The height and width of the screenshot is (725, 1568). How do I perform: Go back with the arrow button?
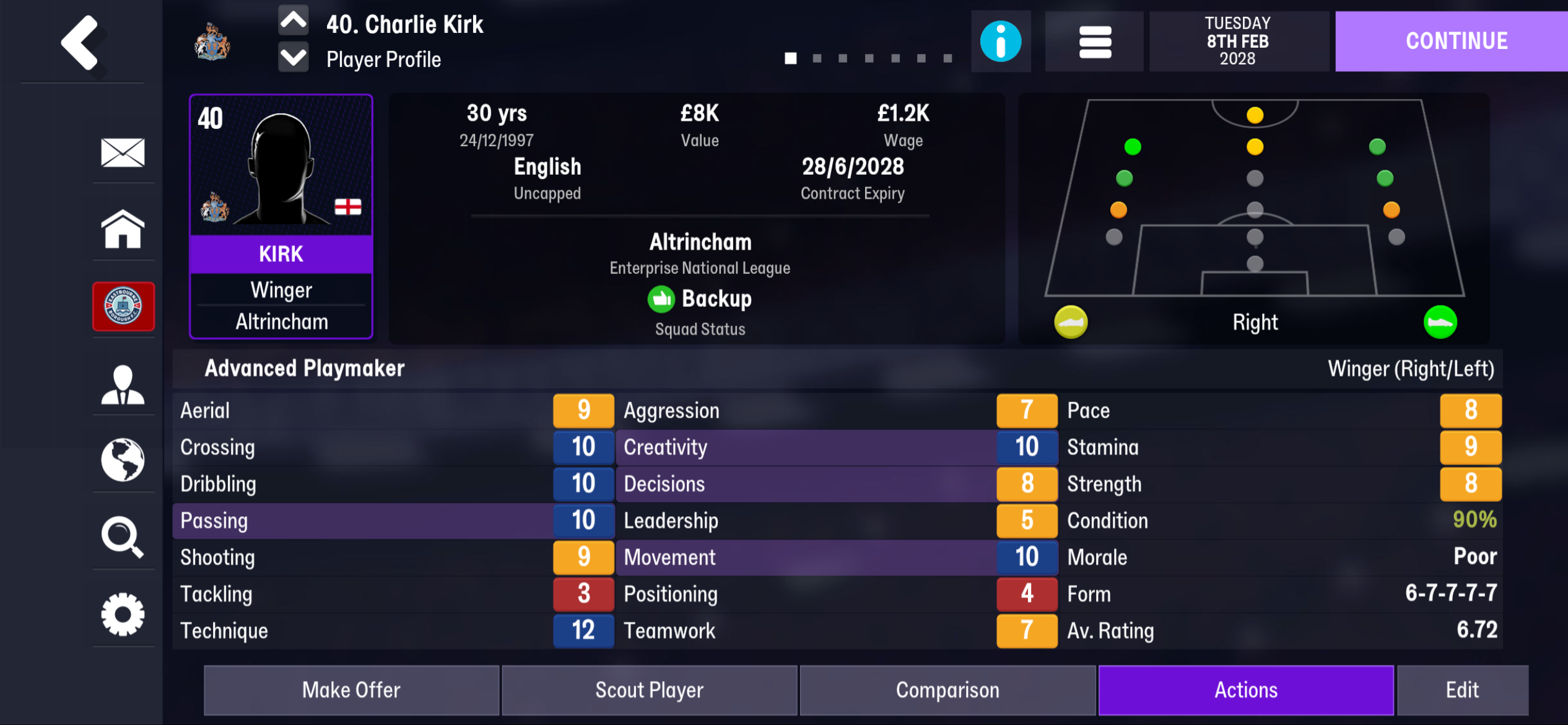click(x=81, y=42)
